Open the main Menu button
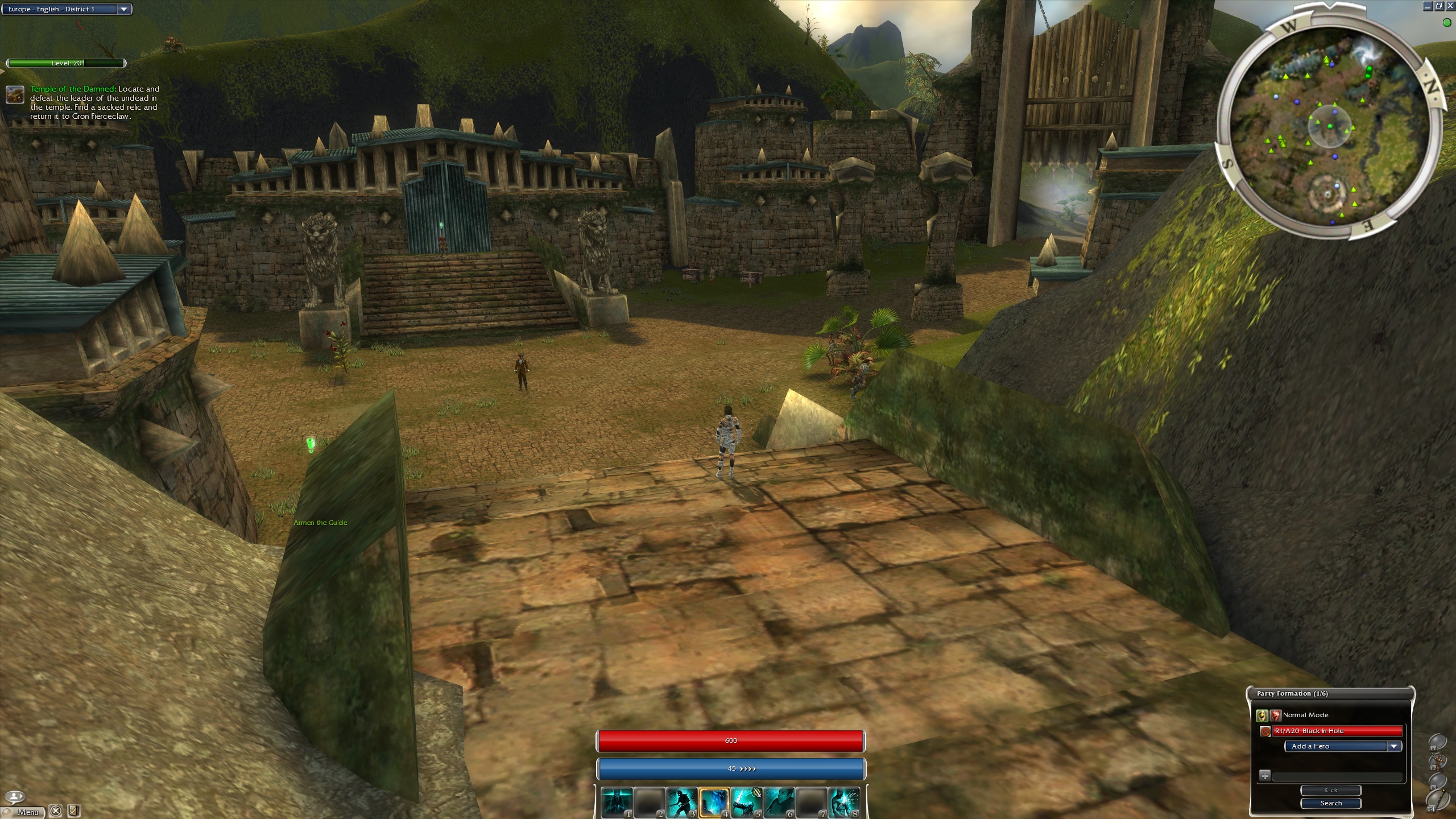Image resolution: width=1456 pixels, height=819 pixels. [26, 812]
